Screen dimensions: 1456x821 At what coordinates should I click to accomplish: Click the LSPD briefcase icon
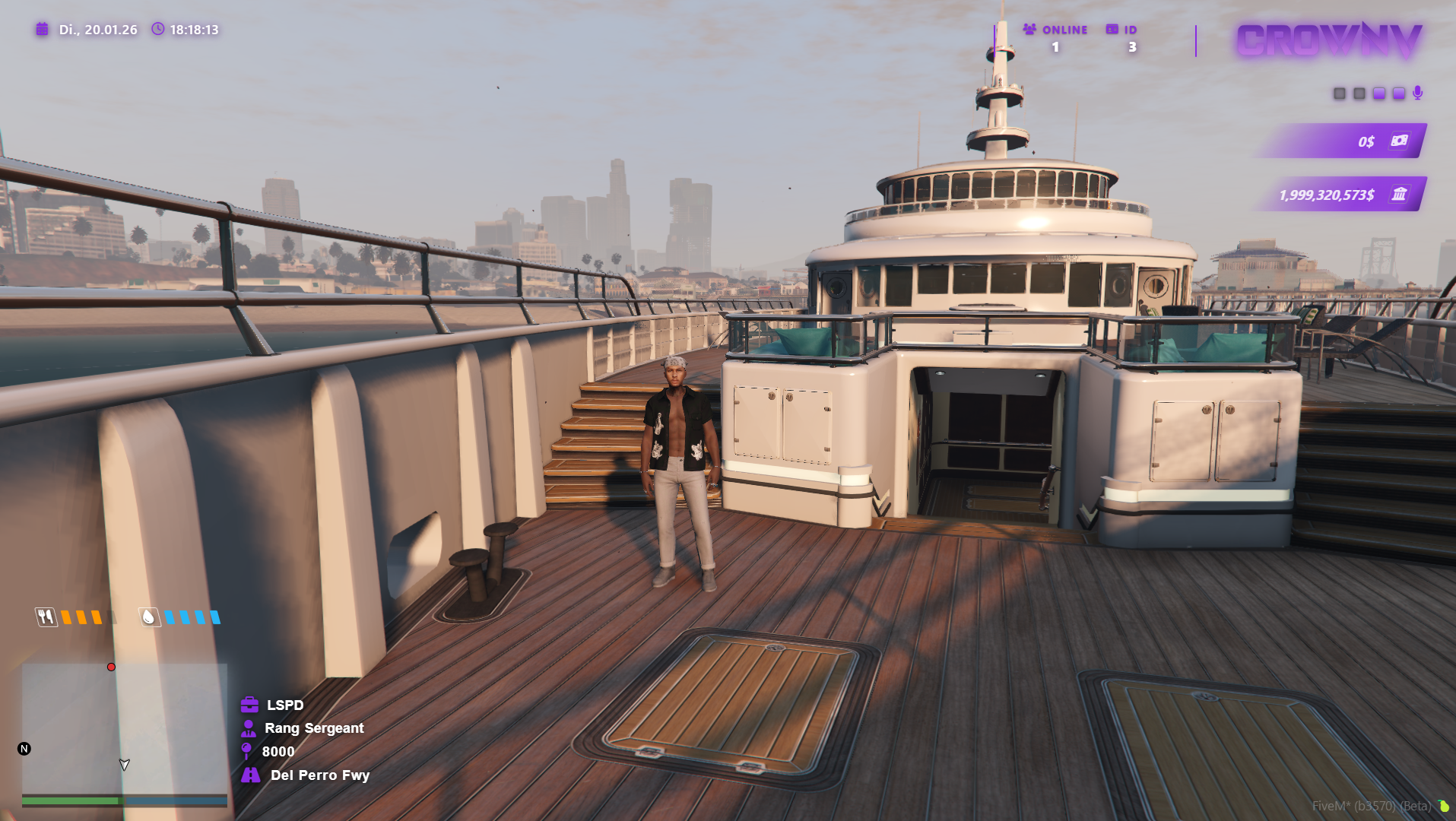(x=248, y=705)
